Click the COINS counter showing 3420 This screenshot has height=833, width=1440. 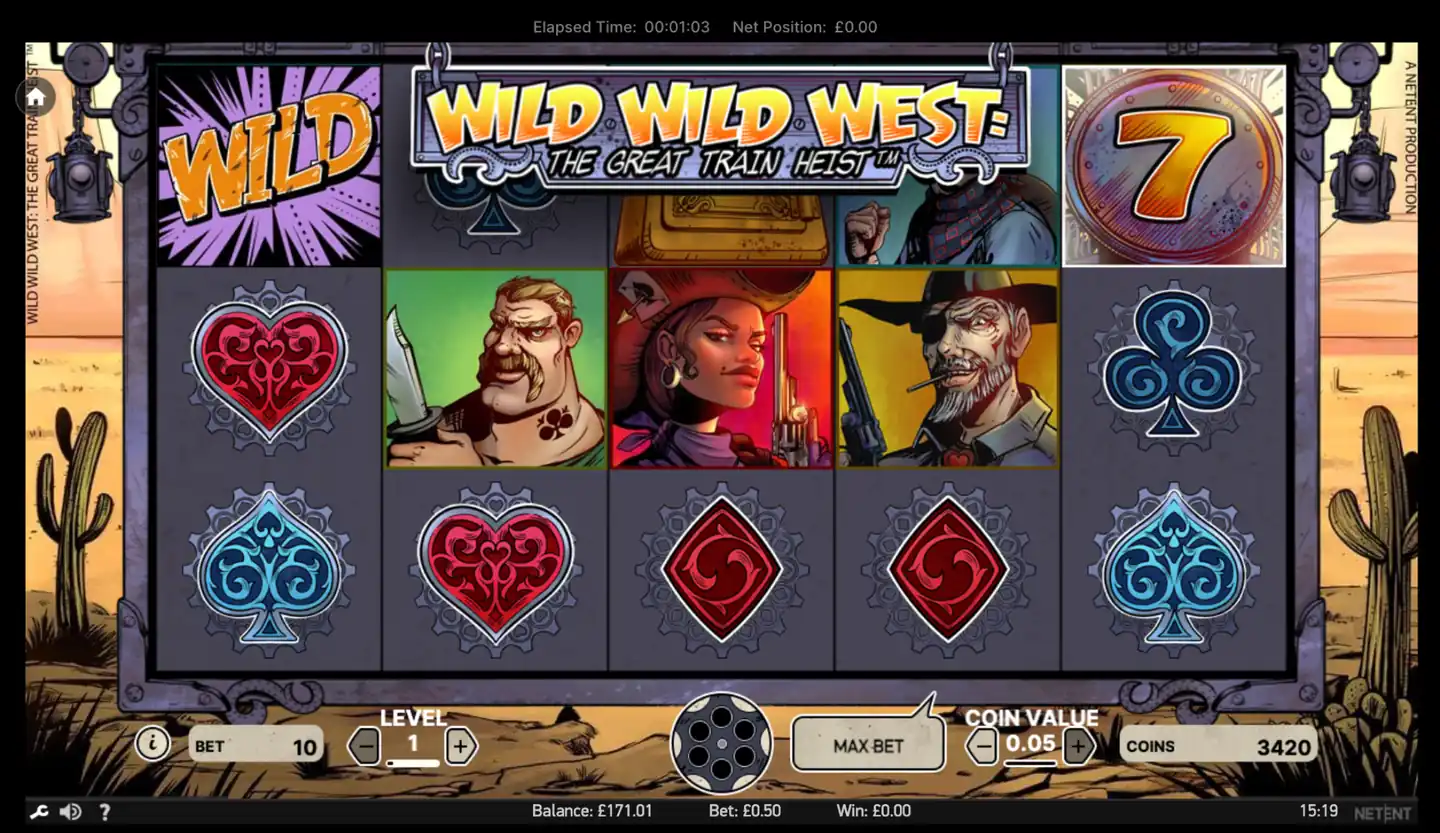(x=1220, y=745)
